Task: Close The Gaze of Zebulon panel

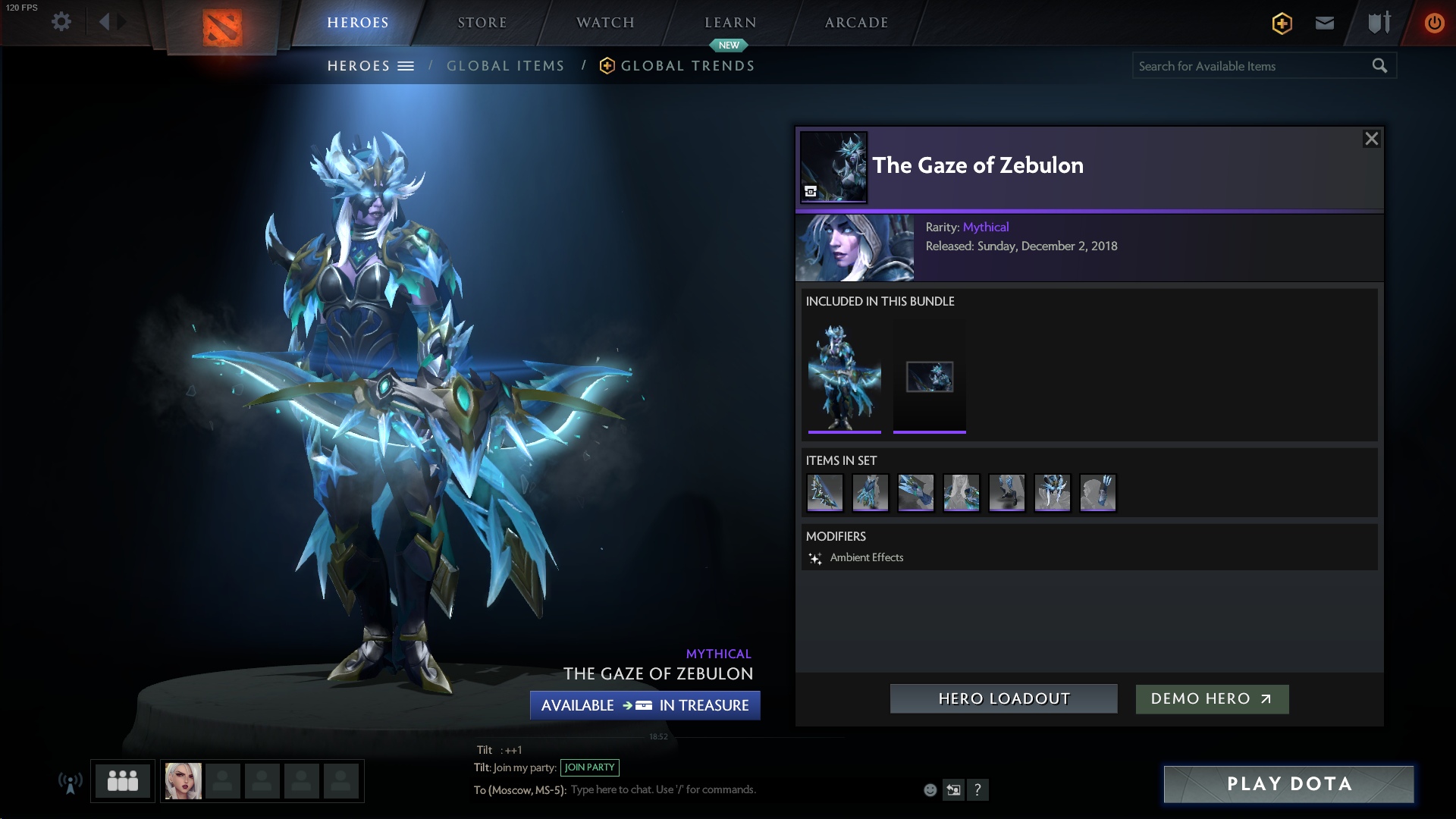Action: pyautogui.click(x=1371, y=139)
